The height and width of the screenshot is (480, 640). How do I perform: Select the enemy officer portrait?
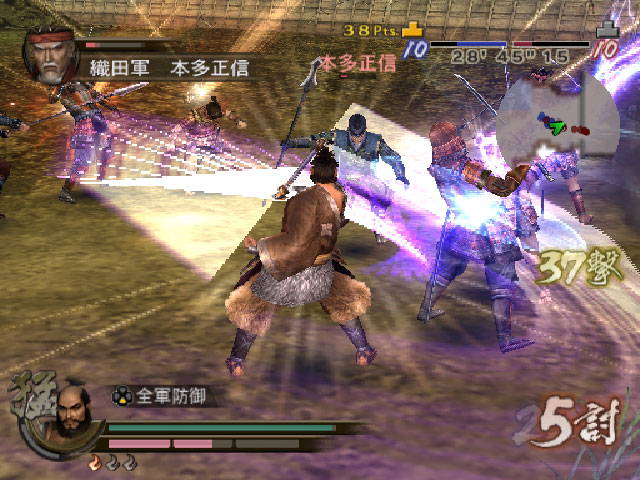pos(51,59)
